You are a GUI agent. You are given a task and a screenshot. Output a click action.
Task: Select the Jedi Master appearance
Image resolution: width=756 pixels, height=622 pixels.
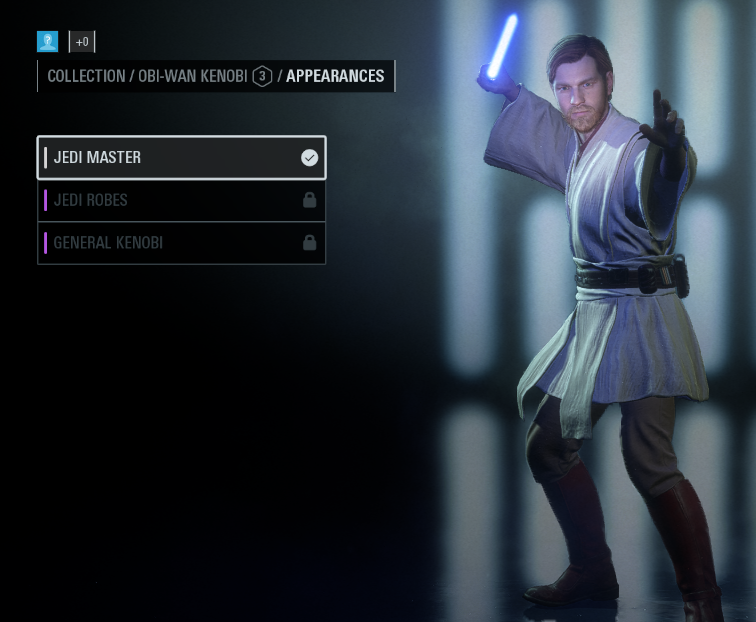click(x=181, y=158)
